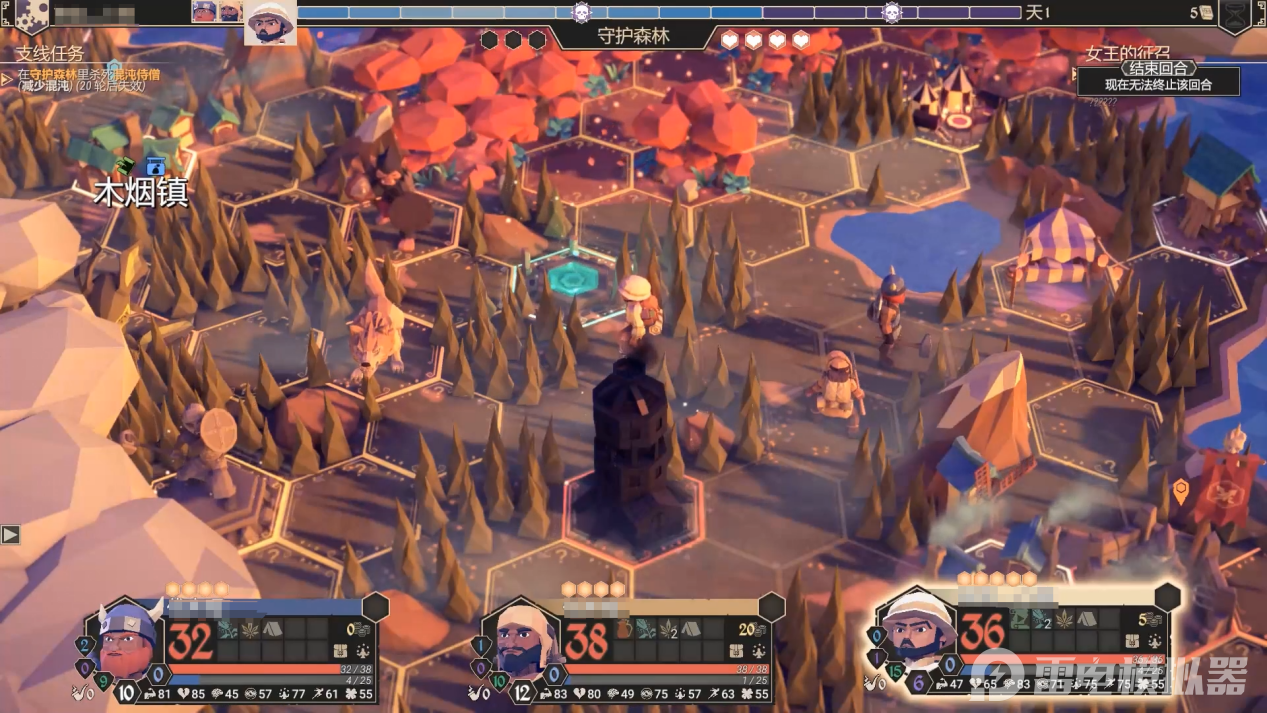Click the pith-helmet hero's hexagon badge
This screenshot has height=713, width=1267.
[1167, 597]
